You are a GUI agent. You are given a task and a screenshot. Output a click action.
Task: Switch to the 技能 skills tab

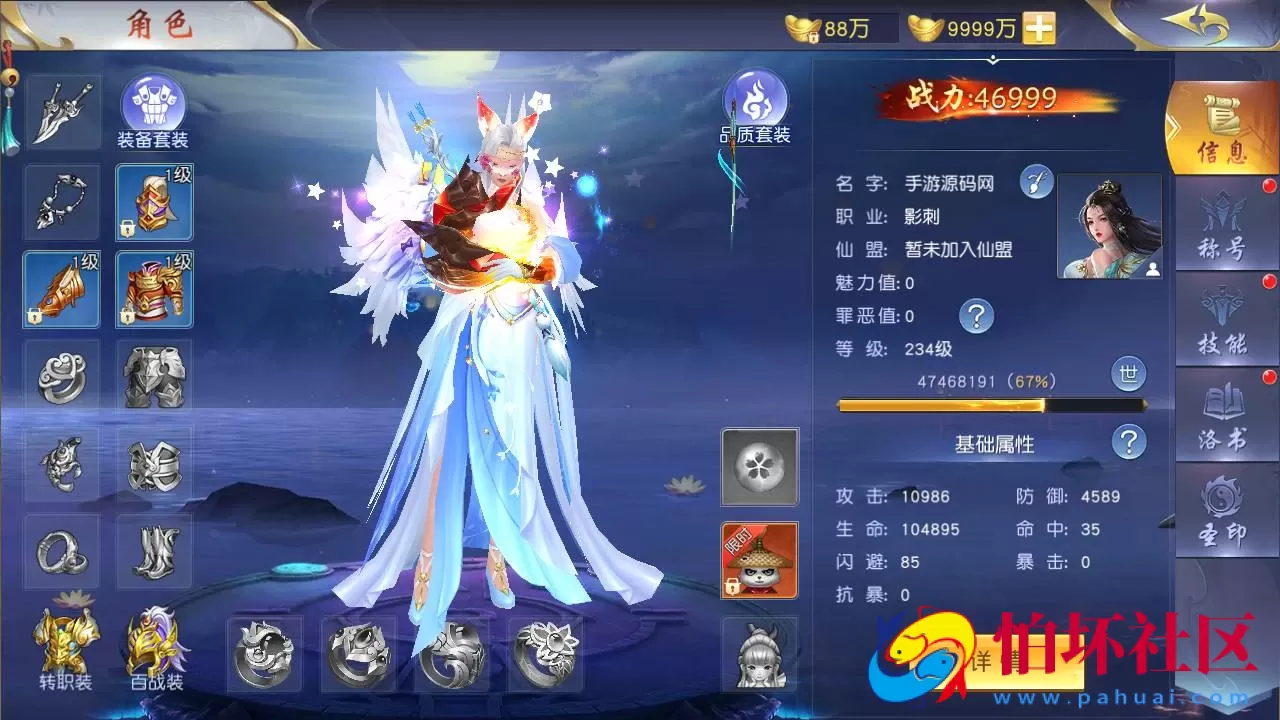[x=1222, y=318]
